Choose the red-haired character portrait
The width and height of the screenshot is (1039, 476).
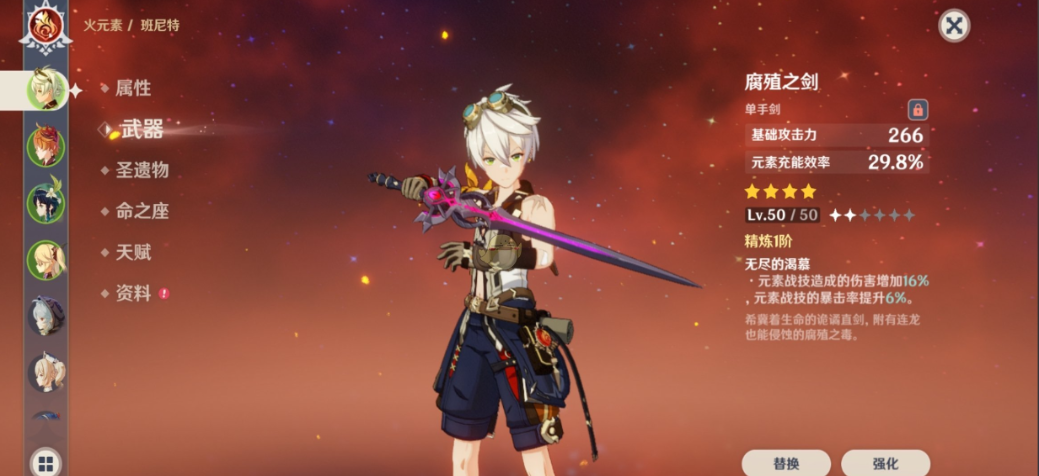click(x=46, y=146)
